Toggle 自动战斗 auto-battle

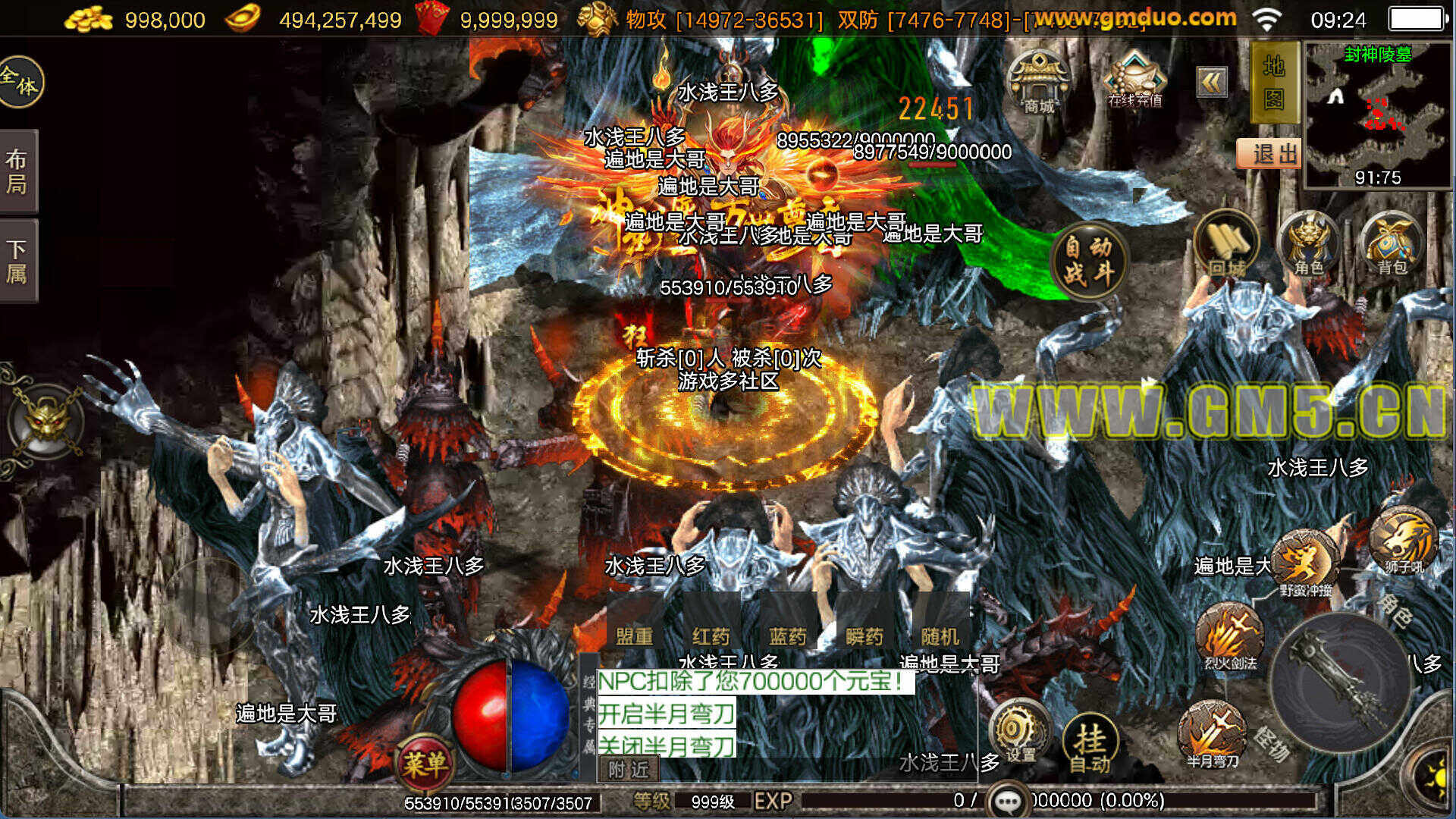point(1089,259)
